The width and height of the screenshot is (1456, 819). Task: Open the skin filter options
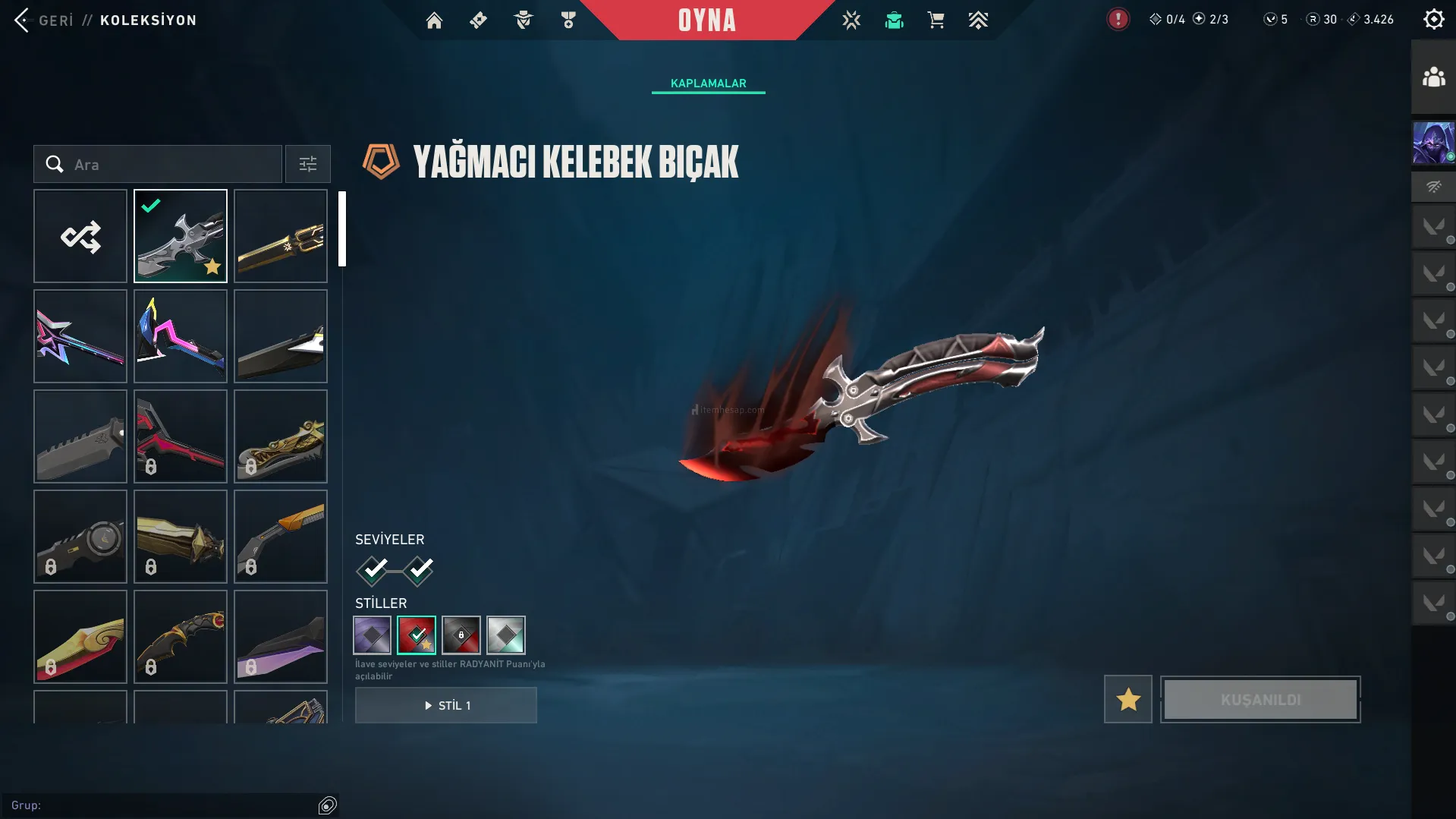pos(308,165)
